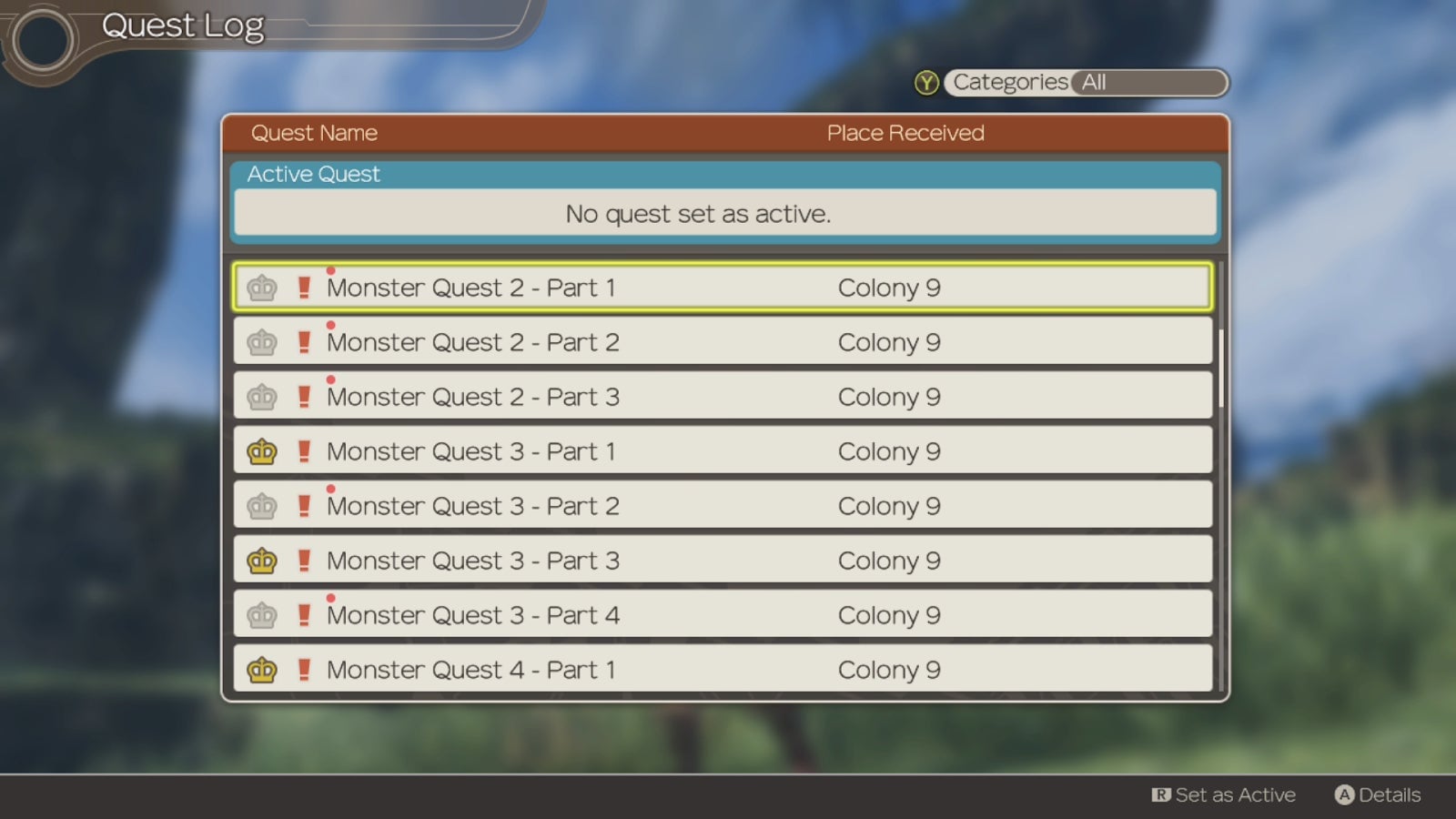This screenshot has width=1456, height=819.
Task: Select the Y button icon near Categories
Action: coord(925,83)
